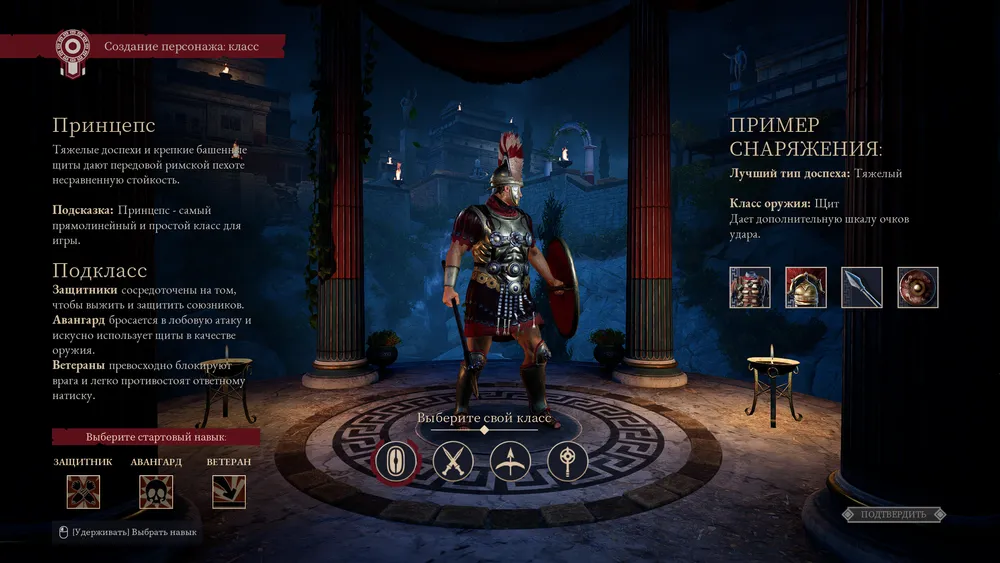This screenshot has width=1000, height=563.
Task: View the round red shield slot
Action: 918,287
